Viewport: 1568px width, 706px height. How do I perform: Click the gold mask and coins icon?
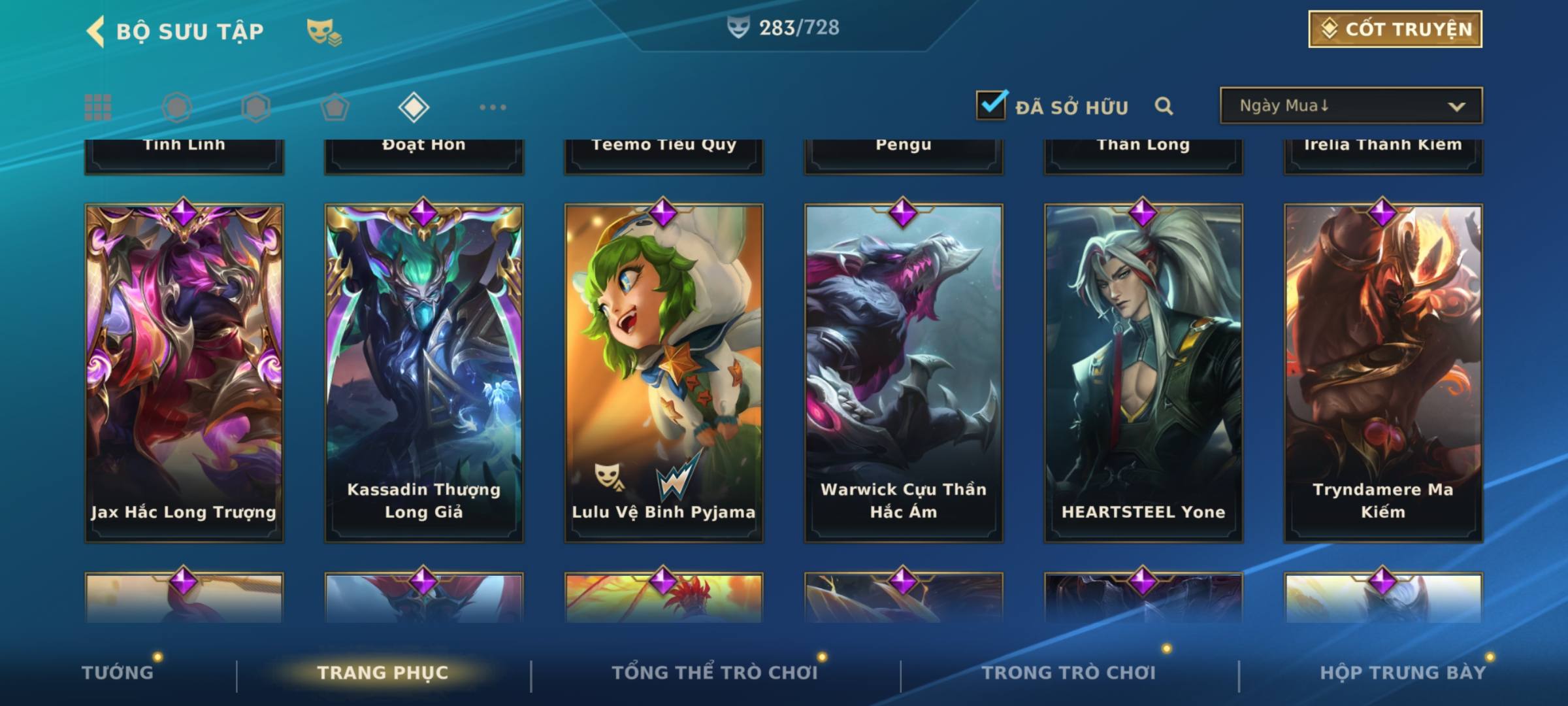click(x=324, y=31)
